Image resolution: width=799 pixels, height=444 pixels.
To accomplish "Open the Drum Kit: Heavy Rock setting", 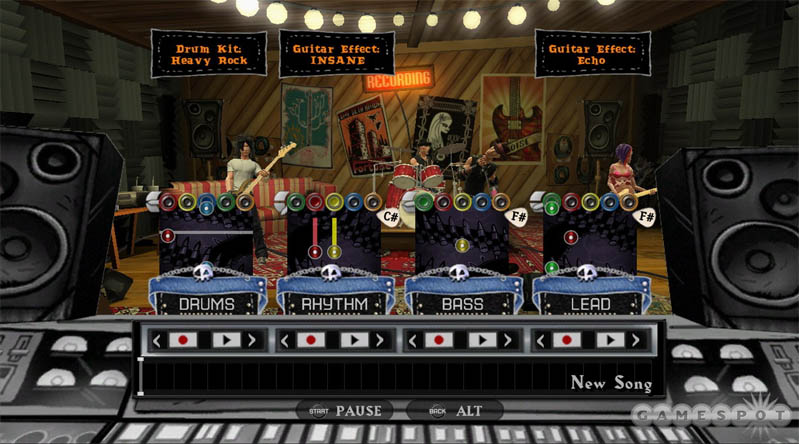I will [x=210, y=53].
